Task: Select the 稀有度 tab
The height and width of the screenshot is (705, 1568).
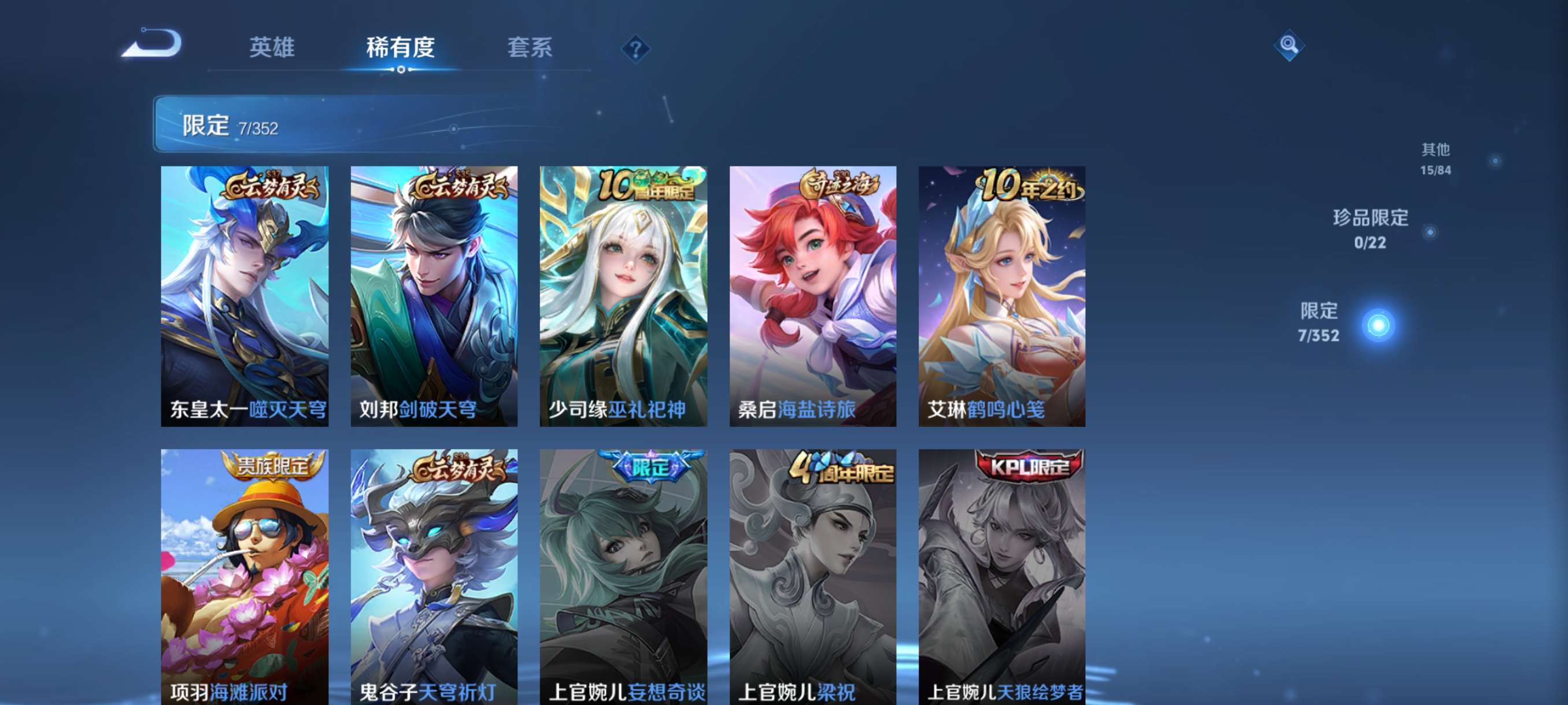Action: tap(401, 49)
